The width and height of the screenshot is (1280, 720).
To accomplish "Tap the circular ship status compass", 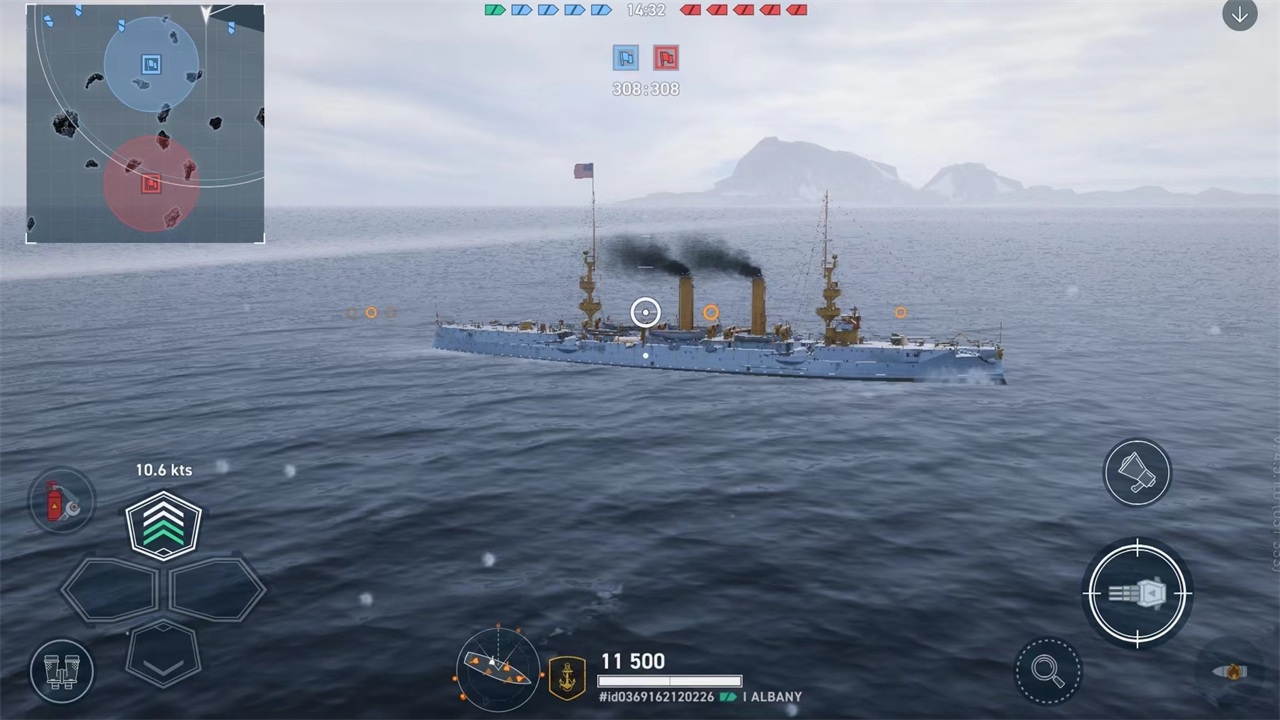I will point(497,669).
